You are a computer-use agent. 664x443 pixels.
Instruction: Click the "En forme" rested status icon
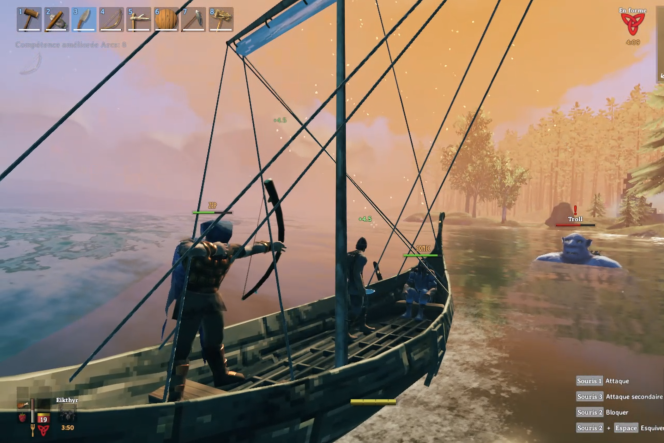click(633, 25)
